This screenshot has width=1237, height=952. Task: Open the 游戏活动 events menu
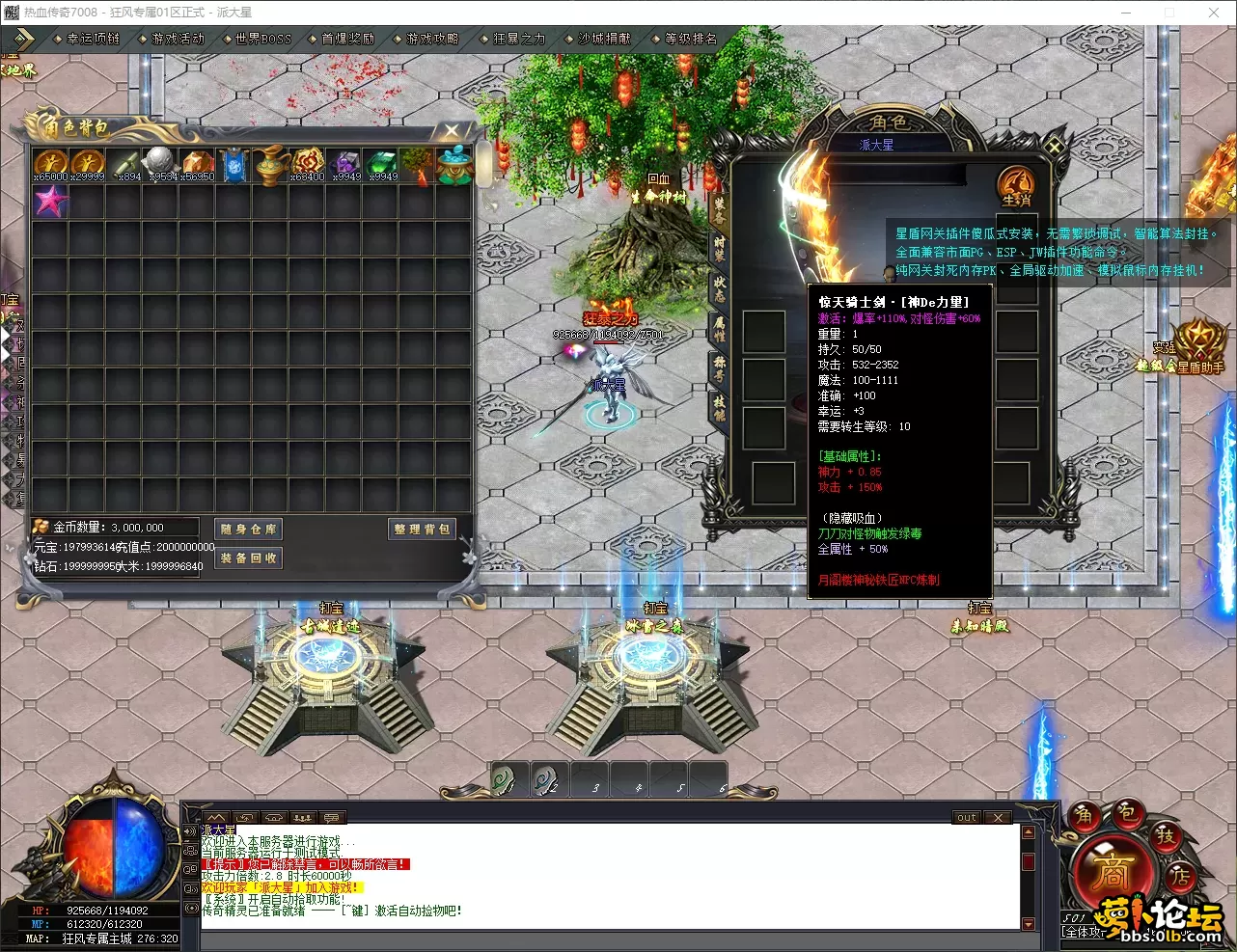click(x=178, y=39)
